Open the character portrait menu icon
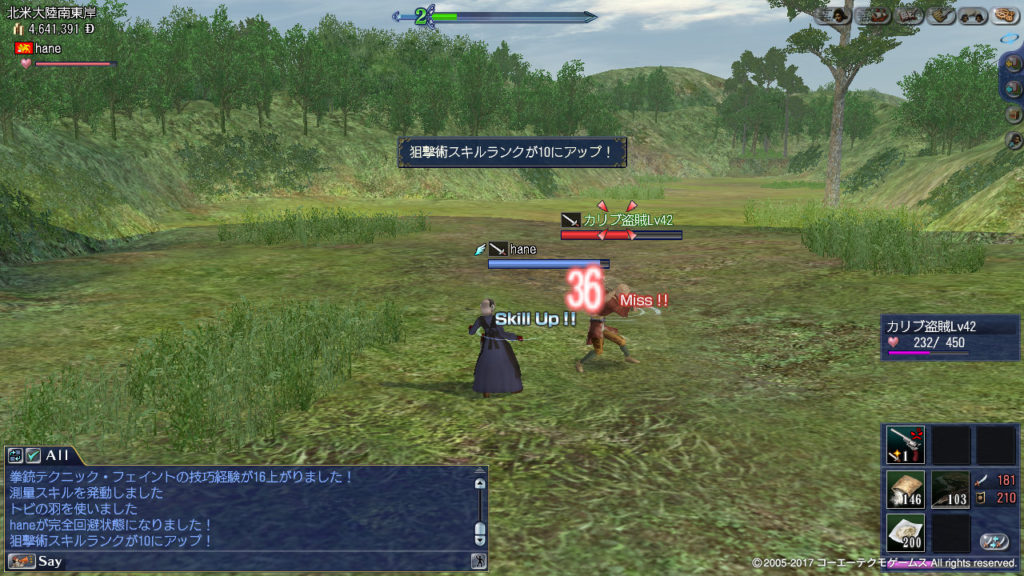This screenshot has width=1024, height=576. [838, 15]
